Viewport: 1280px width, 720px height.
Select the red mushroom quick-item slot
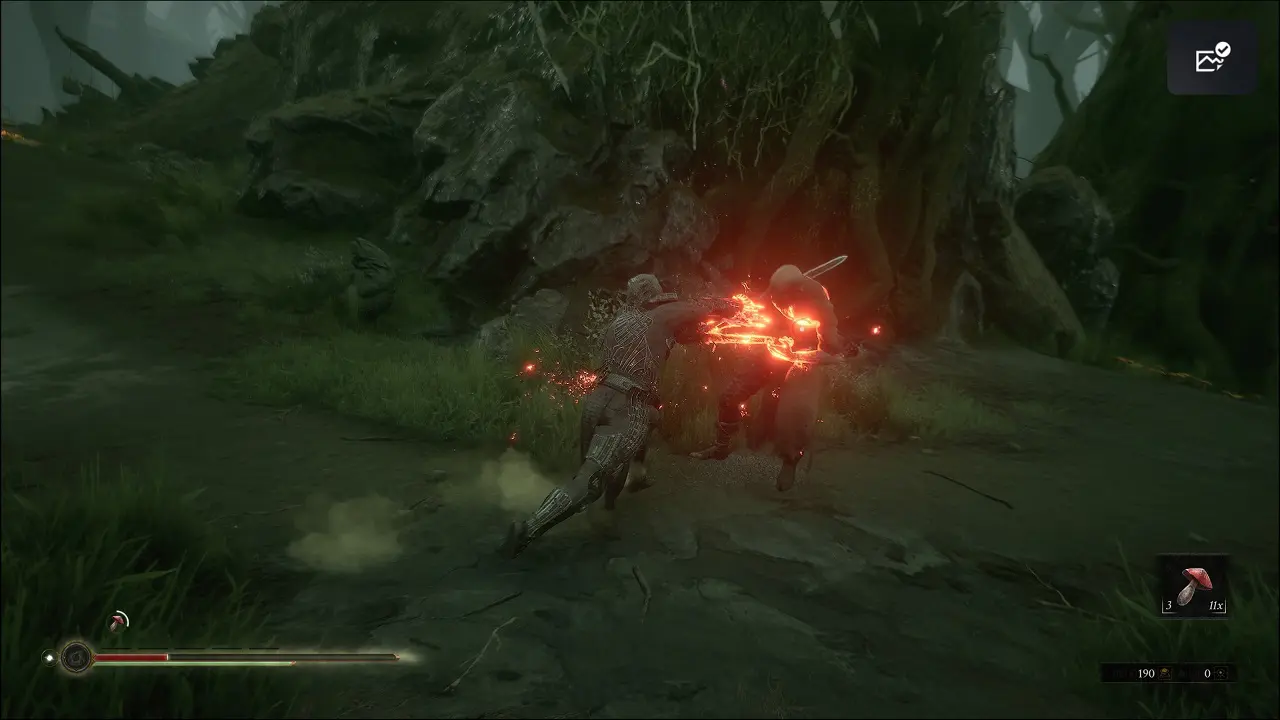click(1193, 587)
